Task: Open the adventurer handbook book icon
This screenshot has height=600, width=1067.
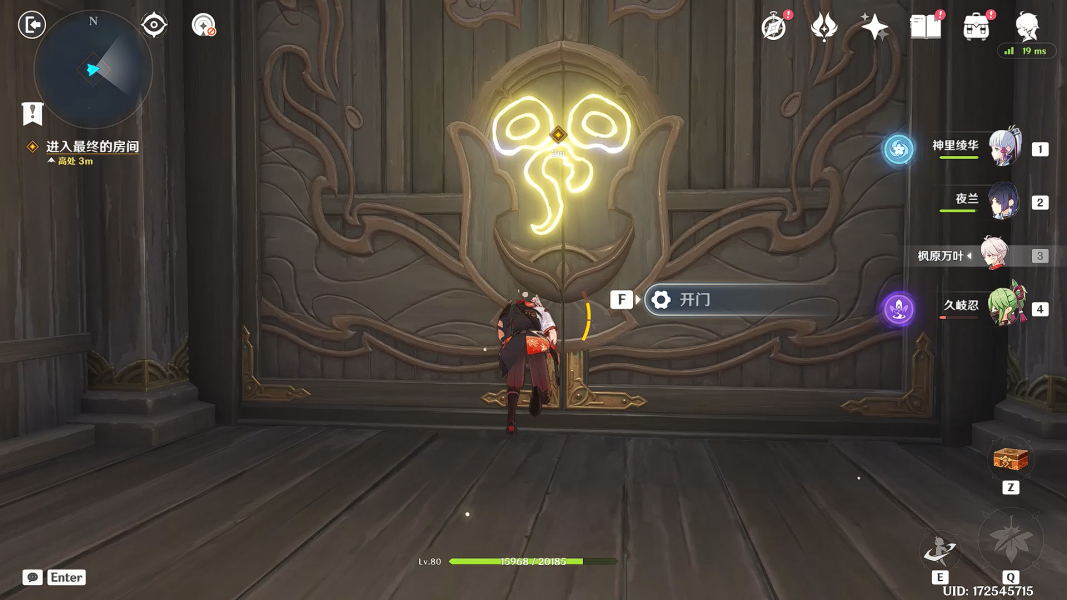Action: click(x=926, y=27)
